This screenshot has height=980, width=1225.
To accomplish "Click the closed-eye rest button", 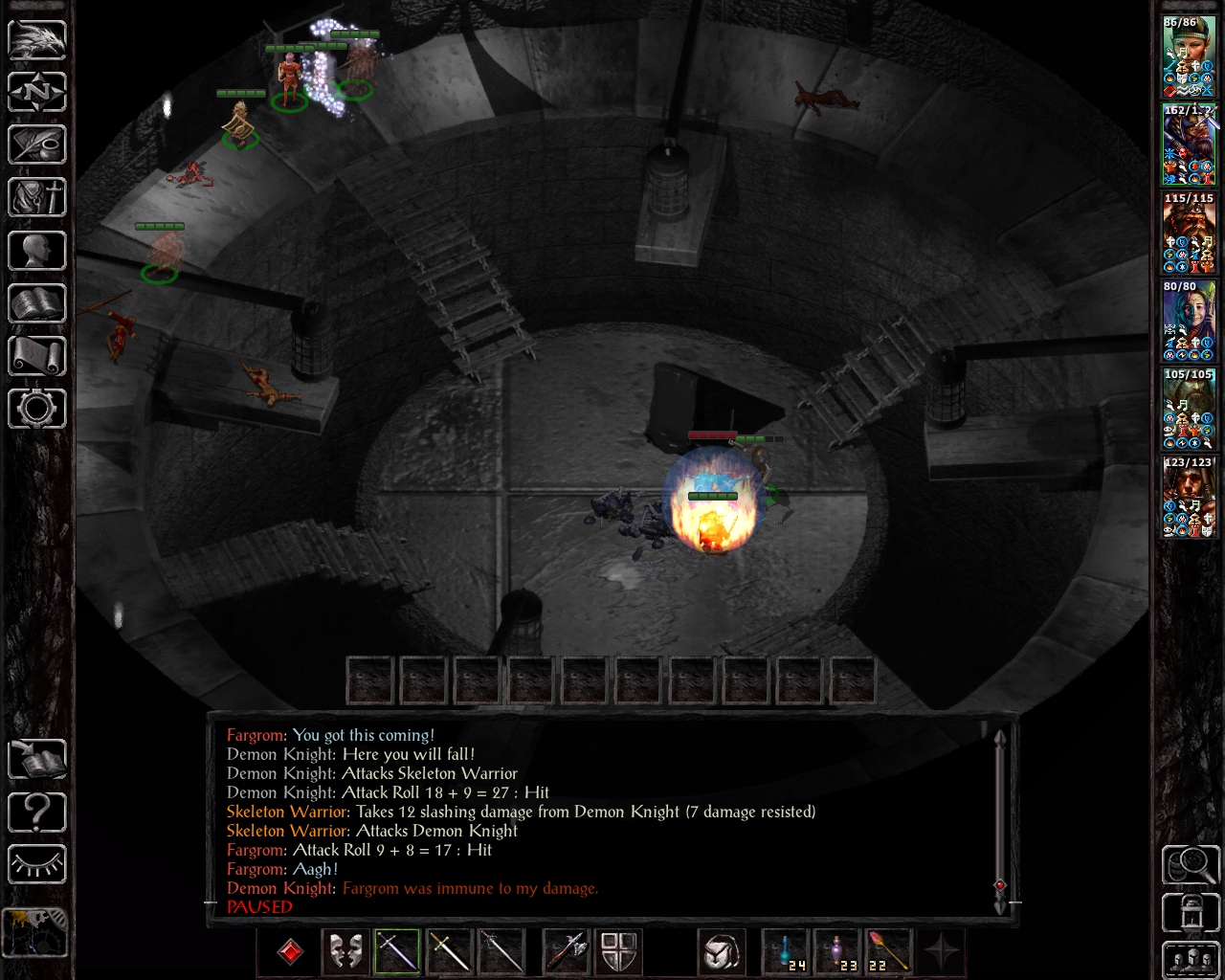I will 37,864.
